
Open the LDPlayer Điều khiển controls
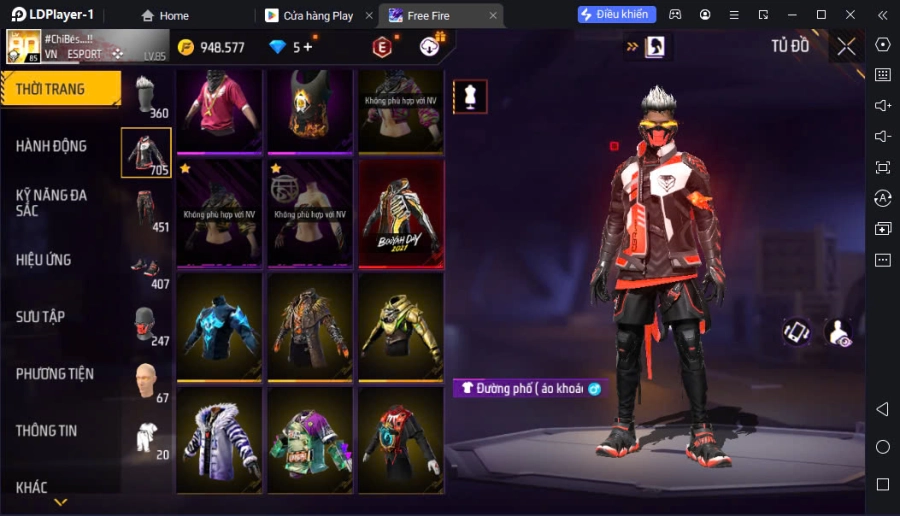(617, 15)
